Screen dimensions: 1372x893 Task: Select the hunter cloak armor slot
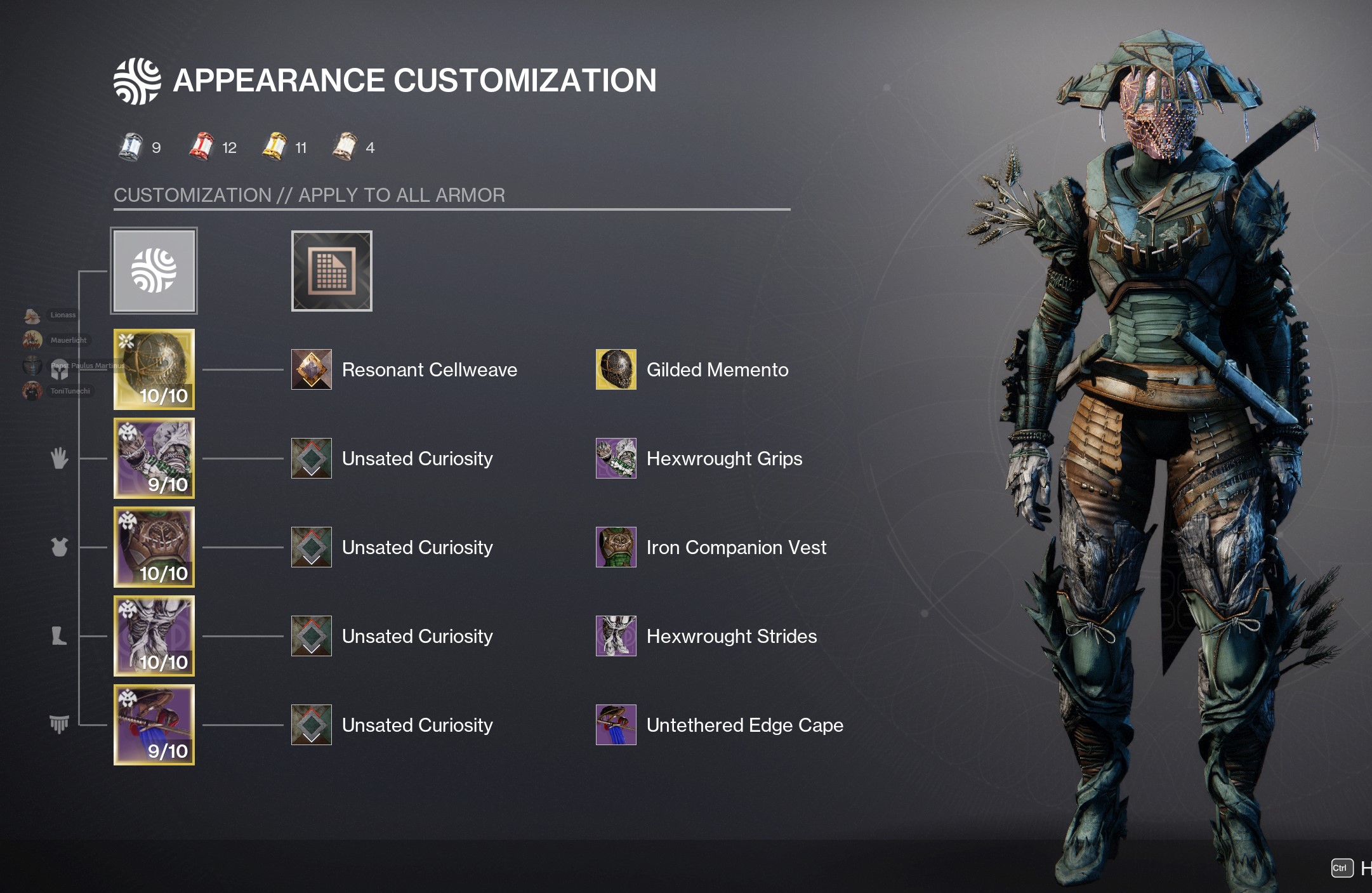click(x=154, y=725)
